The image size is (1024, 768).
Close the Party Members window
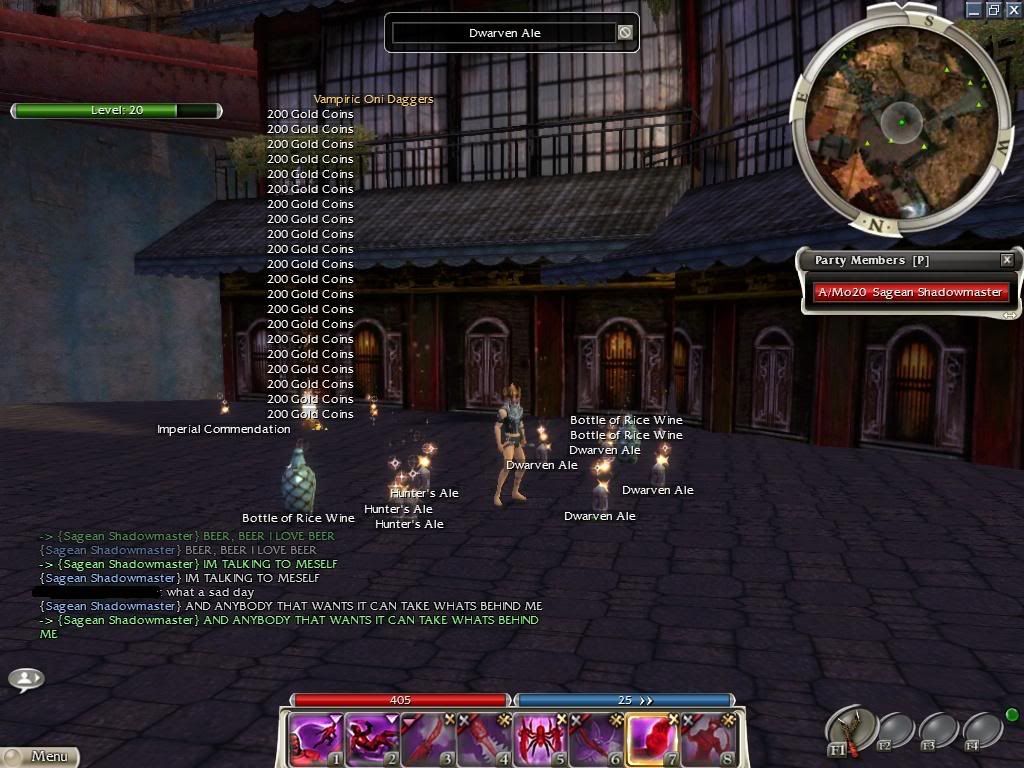1007,260
